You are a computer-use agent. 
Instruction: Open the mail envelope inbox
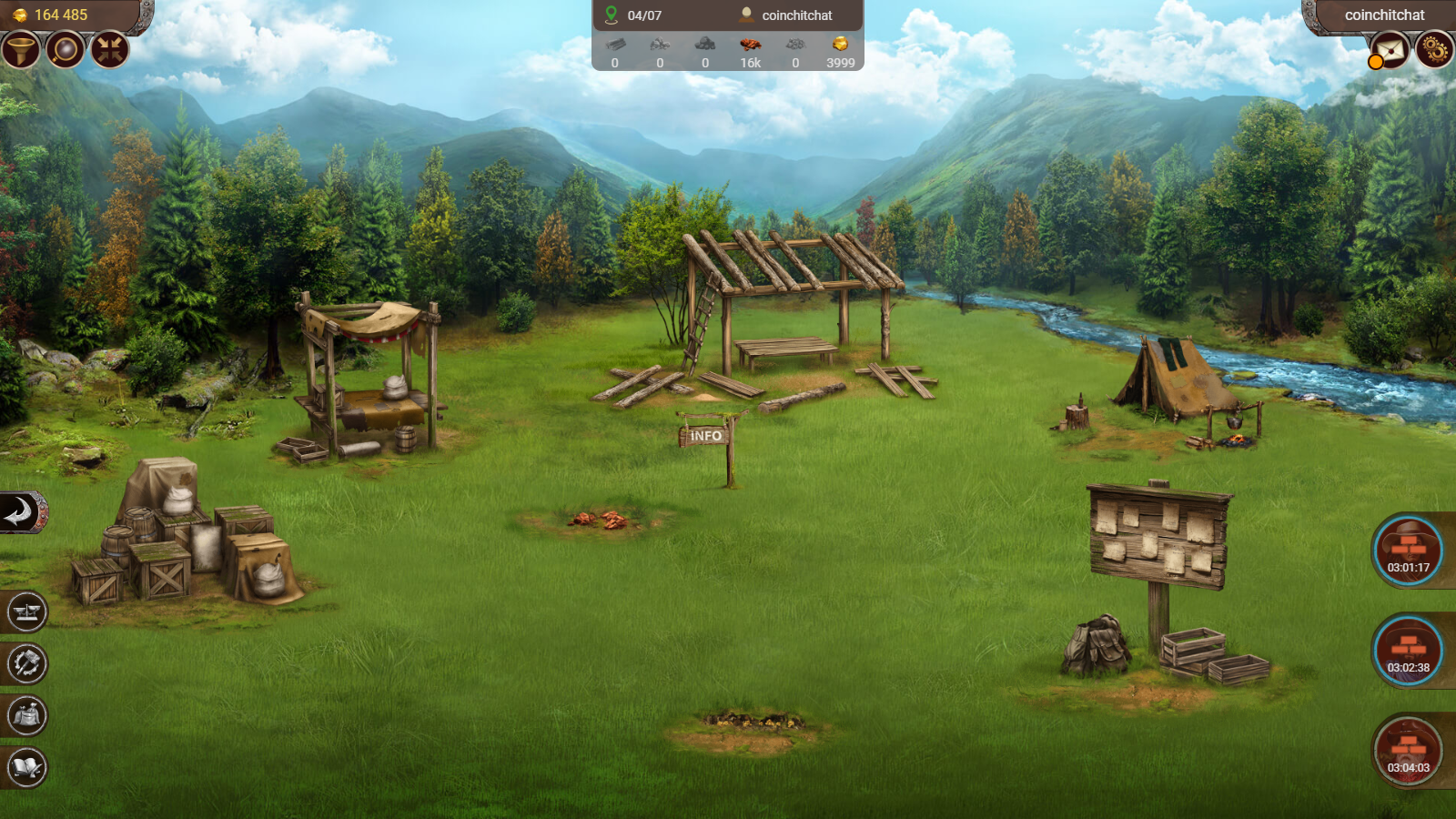(x=1390, y=50)
